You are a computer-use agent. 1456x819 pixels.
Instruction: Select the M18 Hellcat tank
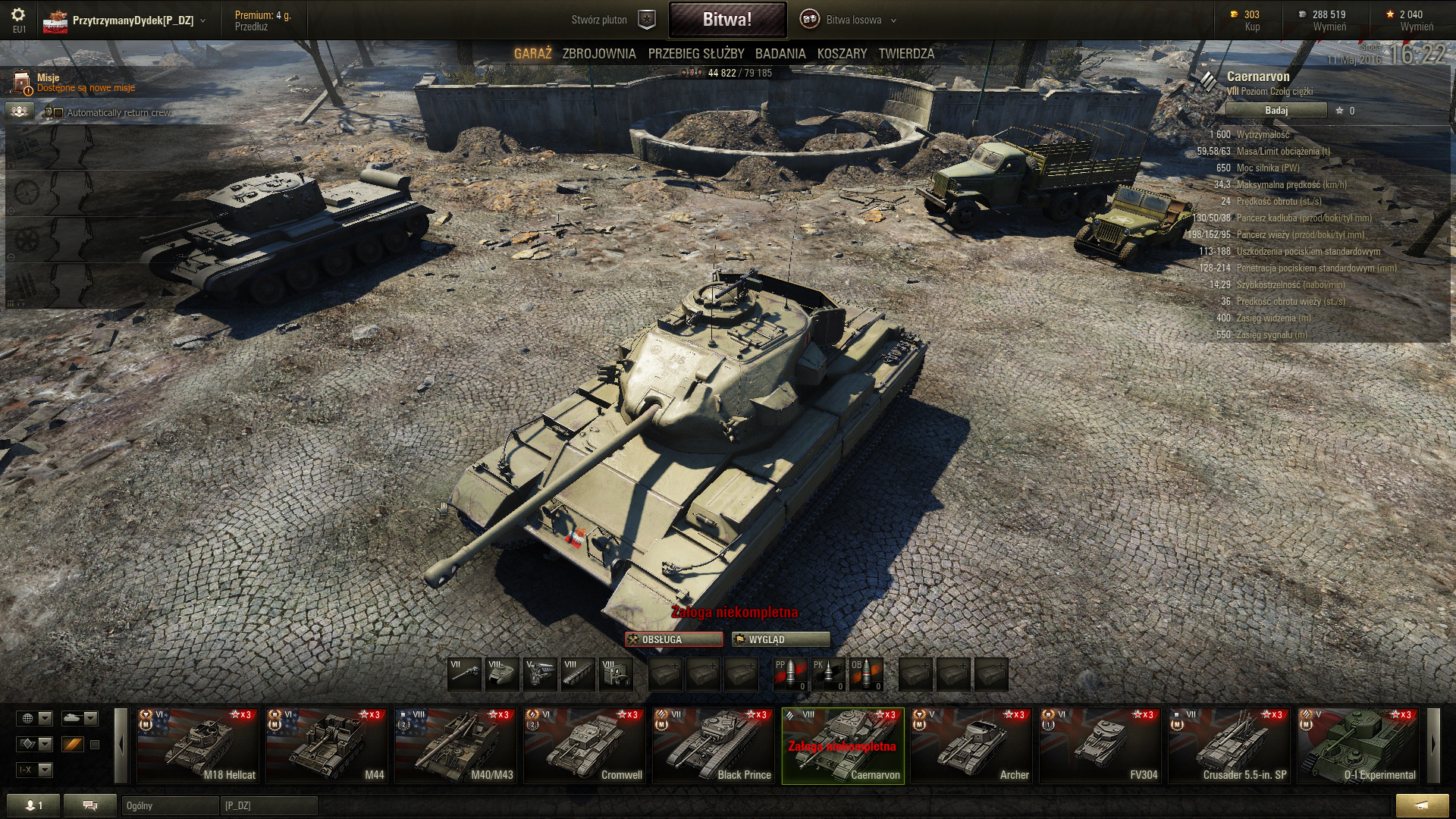(x=197, y=745)
